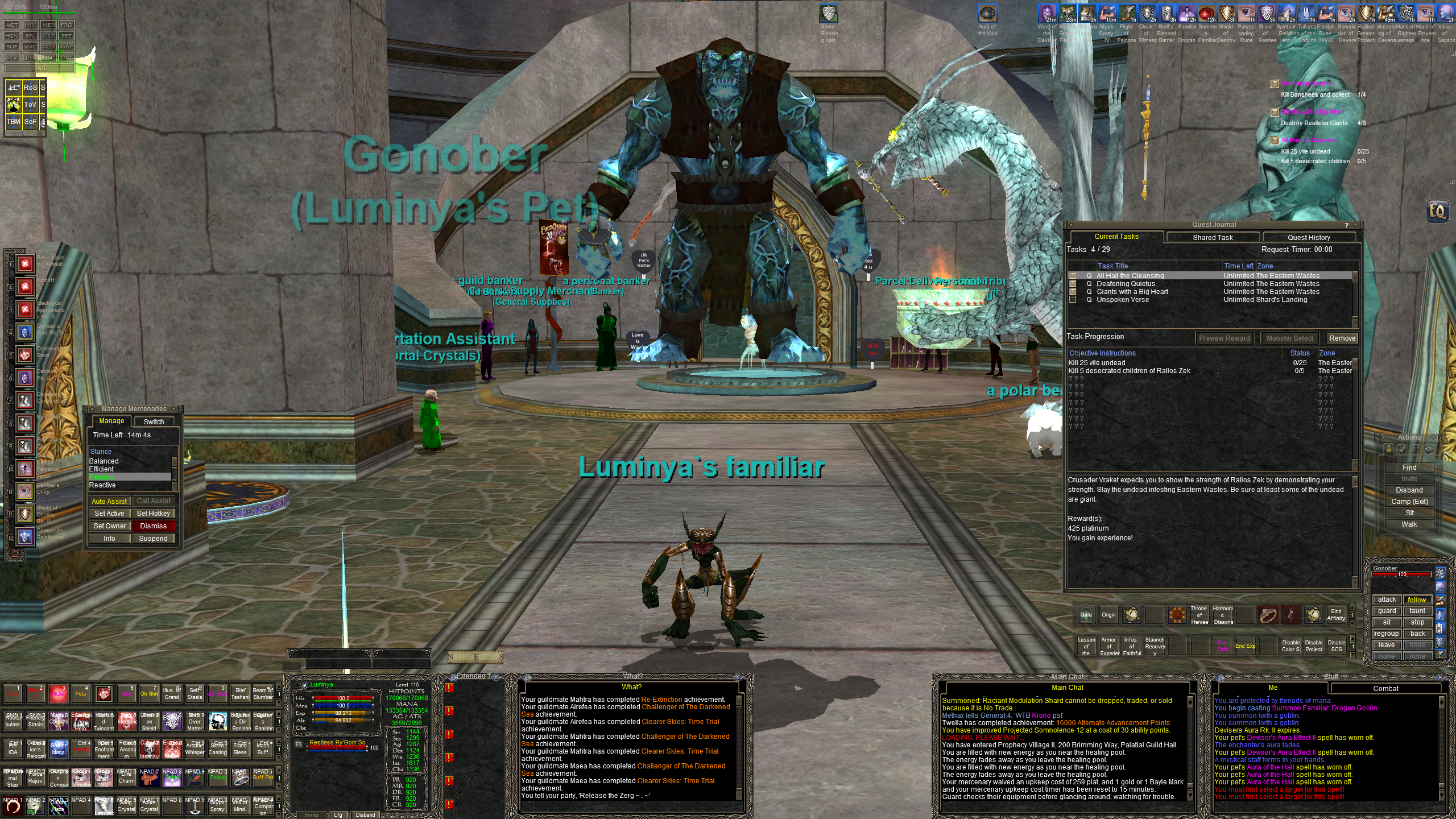Activate the Gate hotbar button

click(1086, 615)
